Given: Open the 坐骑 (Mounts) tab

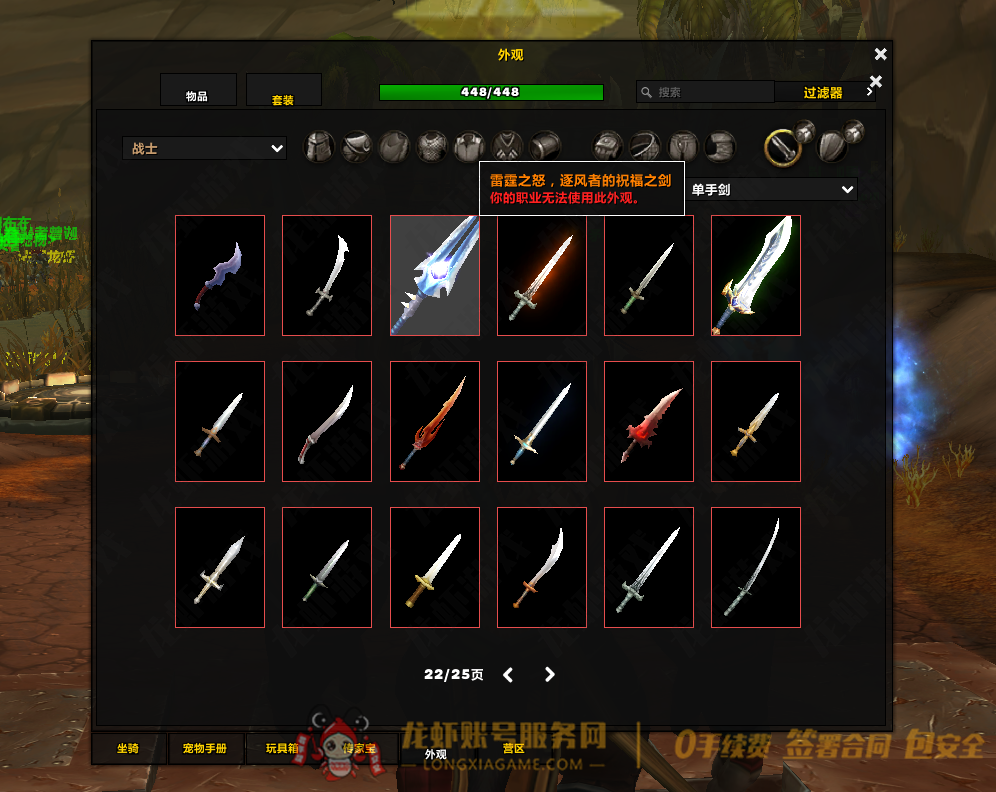Looking at the screenshot, I should [128, 749].
